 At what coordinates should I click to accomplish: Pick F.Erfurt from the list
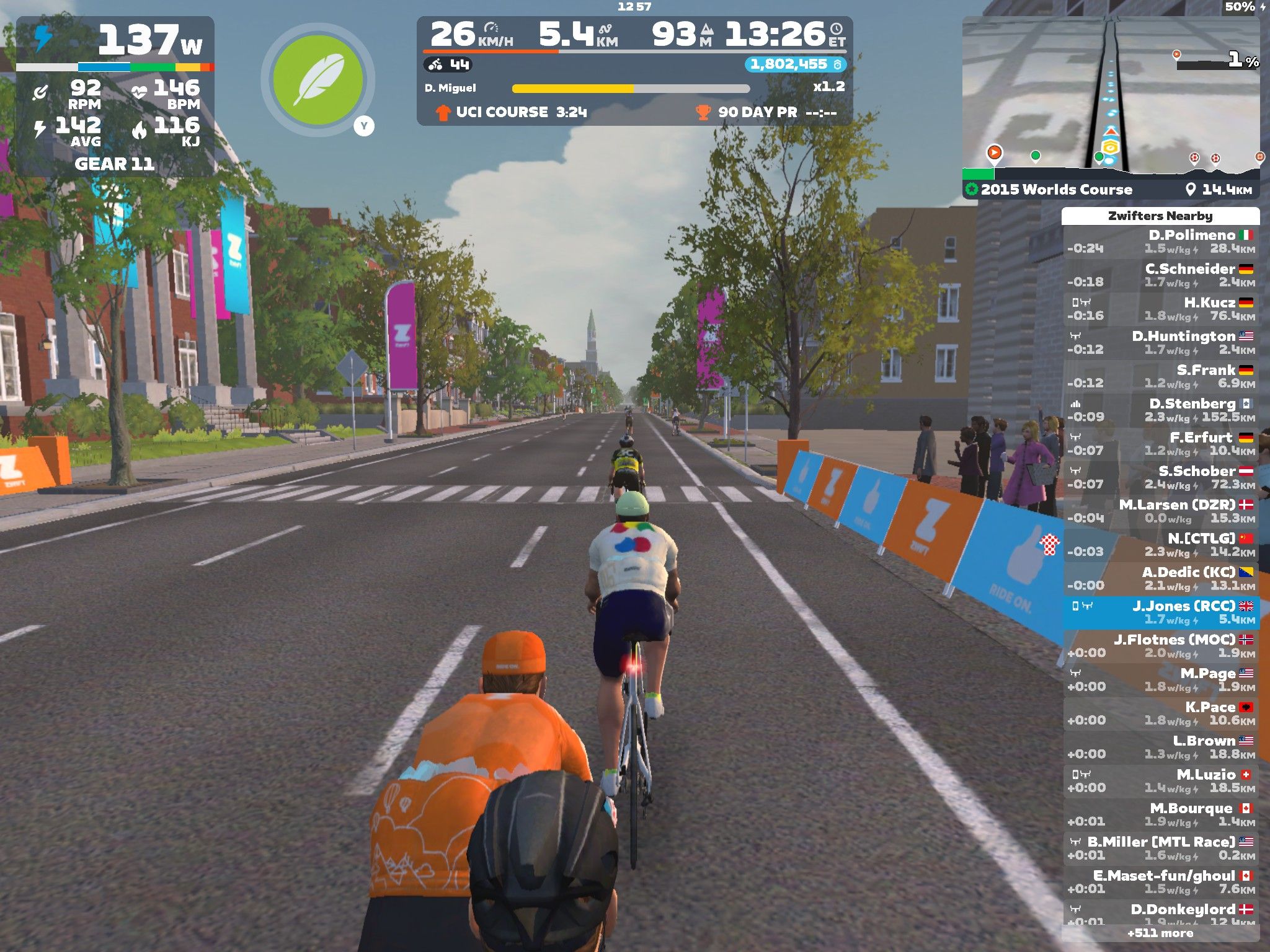(x=1160, y=444)
